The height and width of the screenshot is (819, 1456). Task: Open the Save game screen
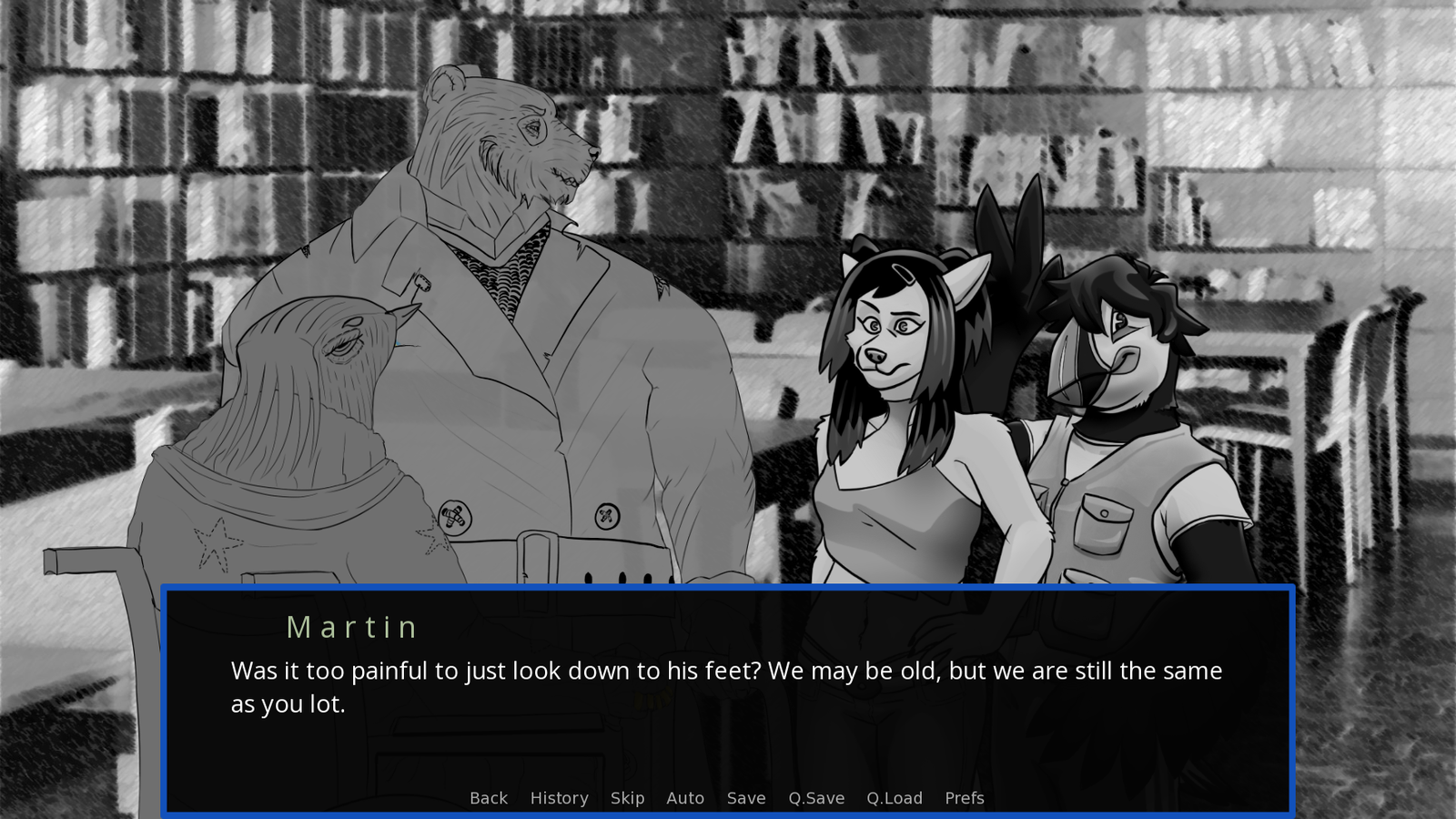746,798
